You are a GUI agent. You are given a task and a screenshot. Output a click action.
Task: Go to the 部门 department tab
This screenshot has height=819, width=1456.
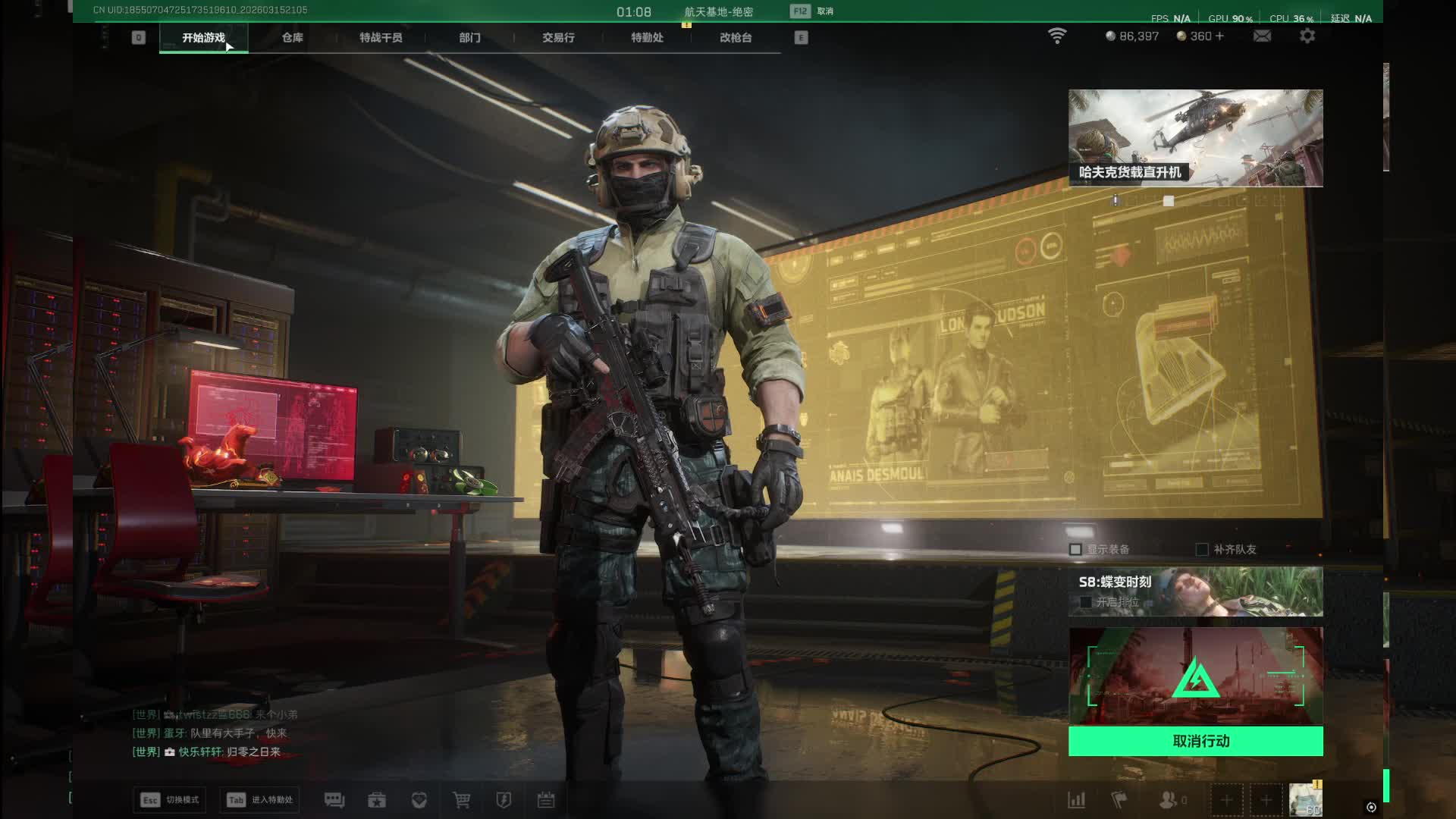pyautogui.click(x=469, y=37)
